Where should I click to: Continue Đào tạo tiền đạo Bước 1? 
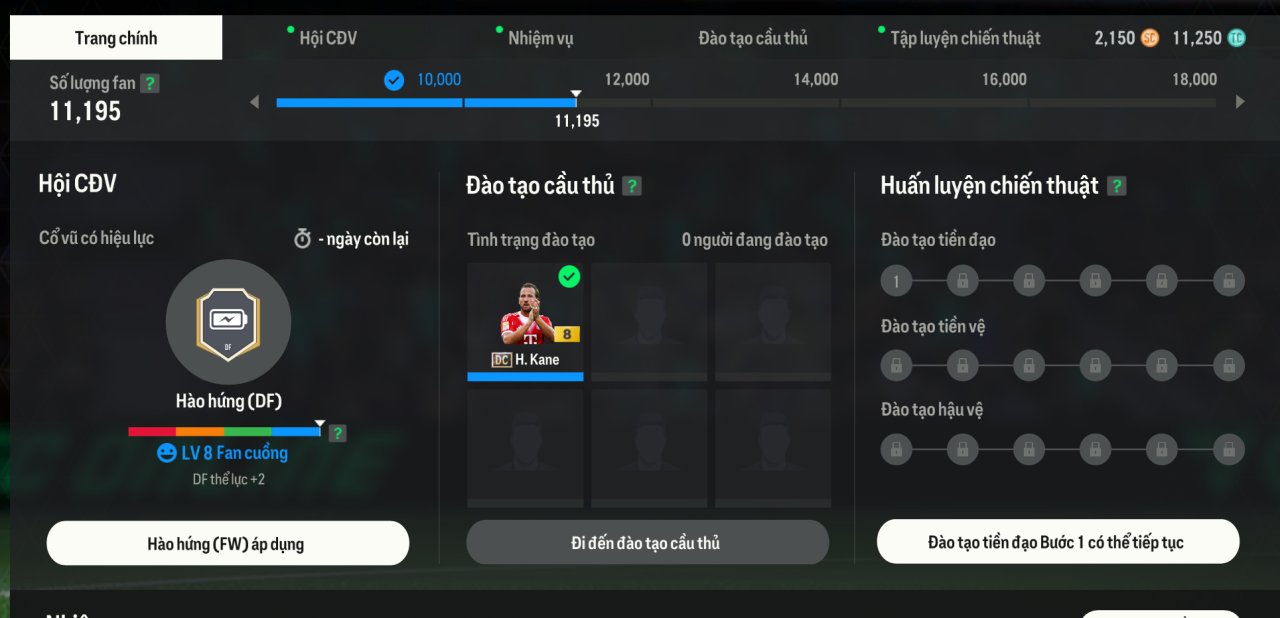click(1058, 542)
